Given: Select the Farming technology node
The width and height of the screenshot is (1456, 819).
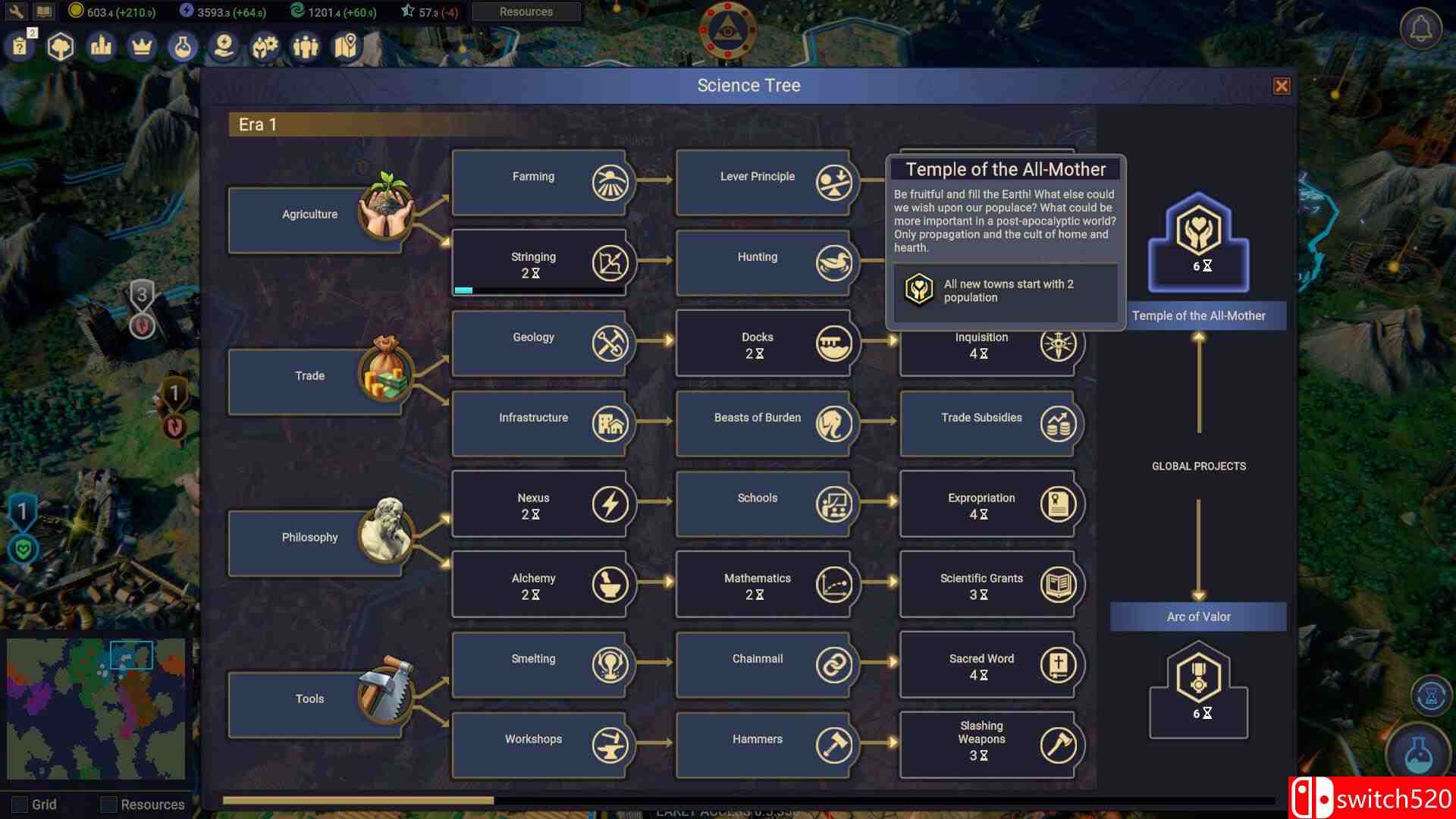Looking at the screenshot, I should point(540,182).
